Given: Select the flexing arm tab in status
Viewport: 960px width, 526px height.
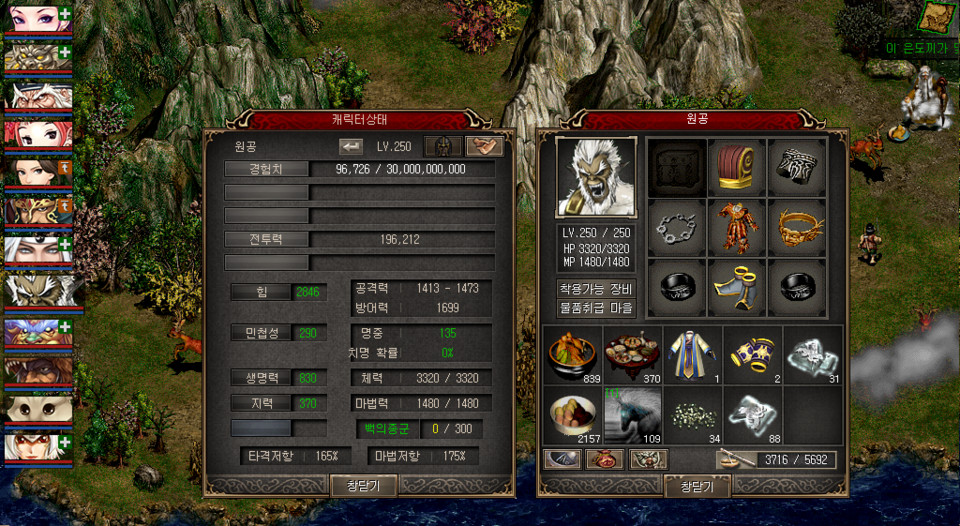Looking at the screenshot, I should click(x=484, y=146).
